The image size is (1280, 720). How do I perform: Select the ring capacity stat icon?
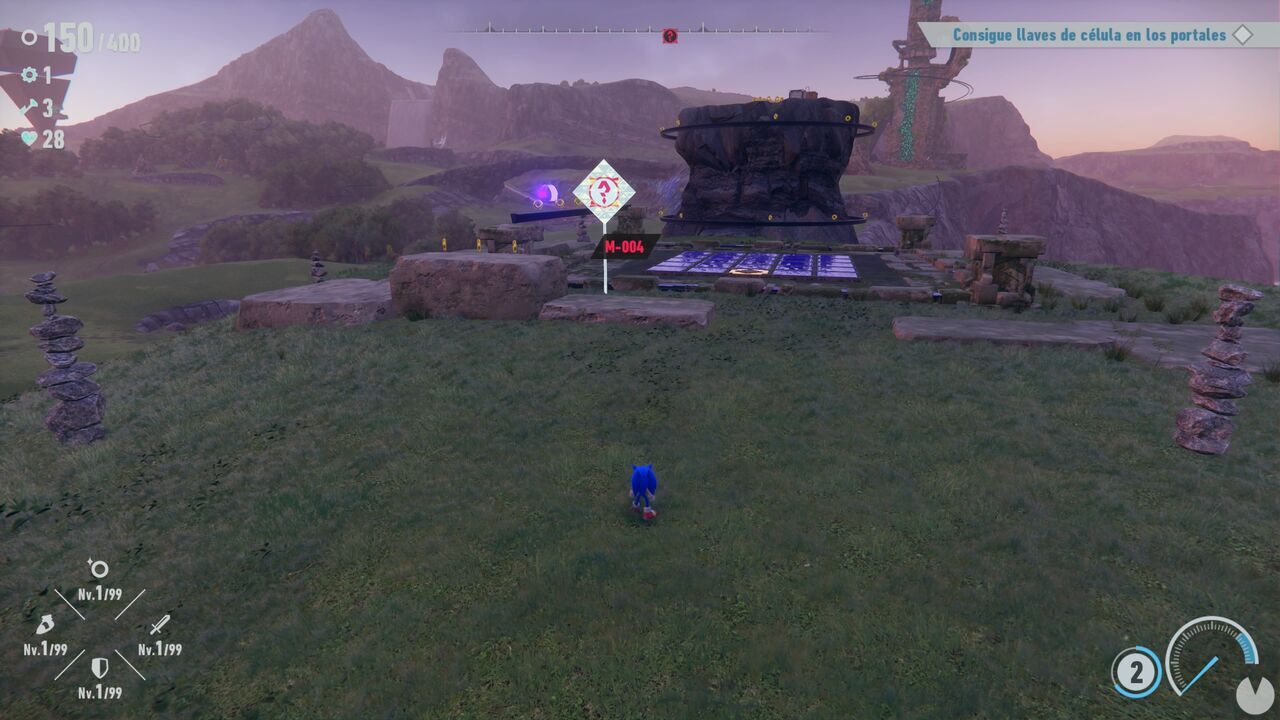pyautogui.click(x=100, y=568)
